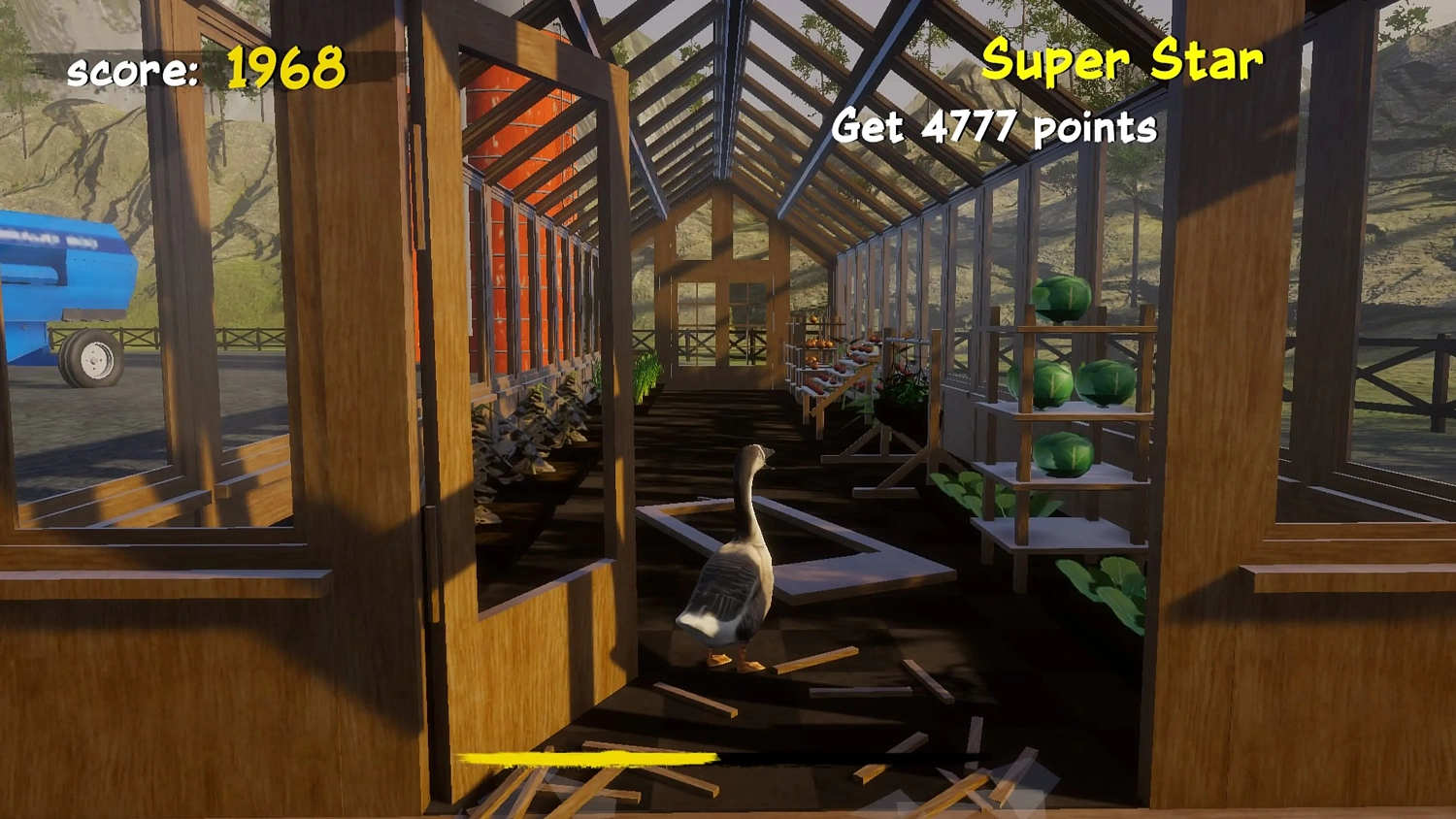Click the 1968 score value
This screenshot has height=819, width=1456.
[x=284, y=68]
